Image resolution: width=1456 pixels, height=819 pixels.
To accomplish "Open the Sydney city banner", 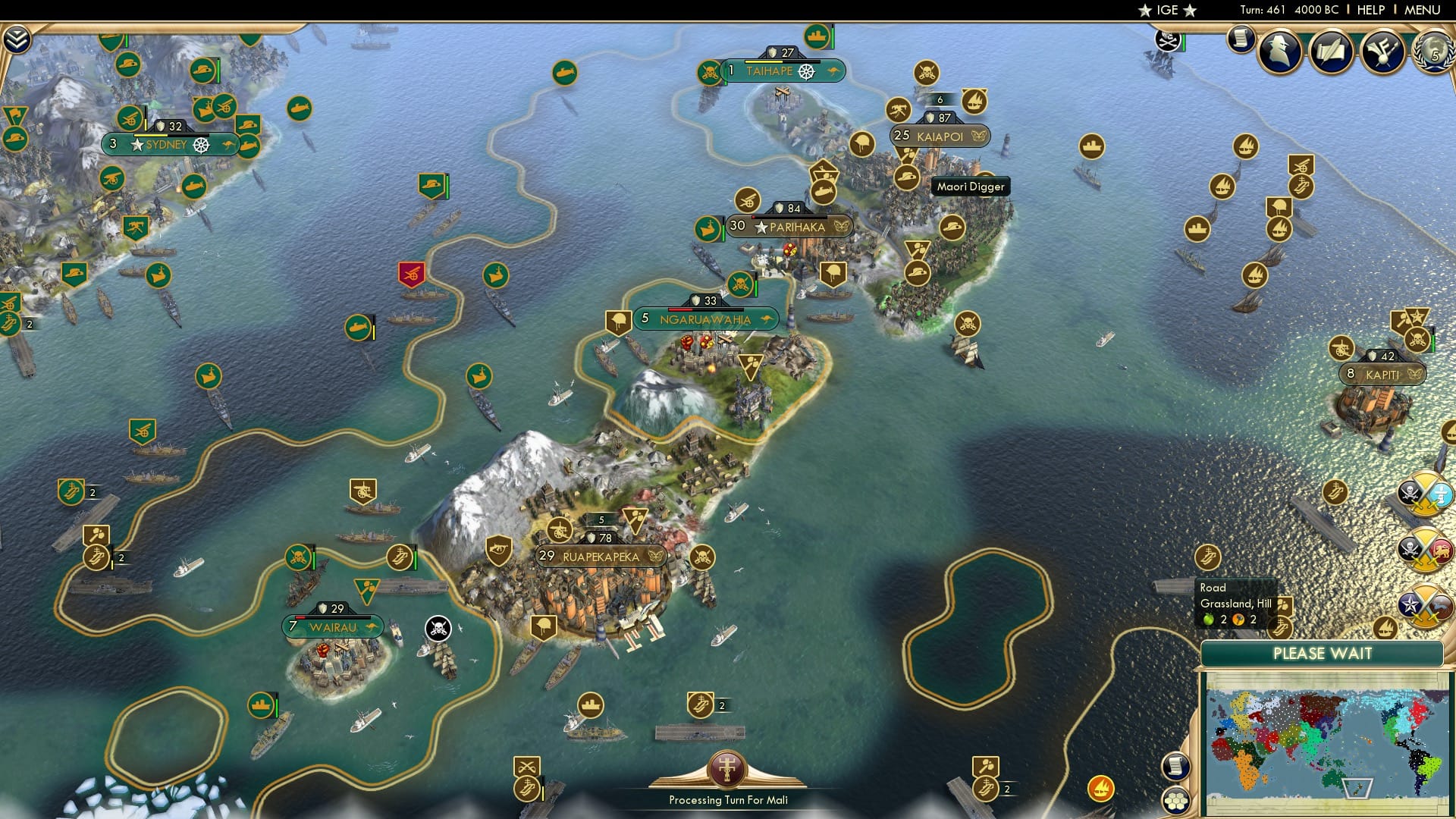I will 169,143.
